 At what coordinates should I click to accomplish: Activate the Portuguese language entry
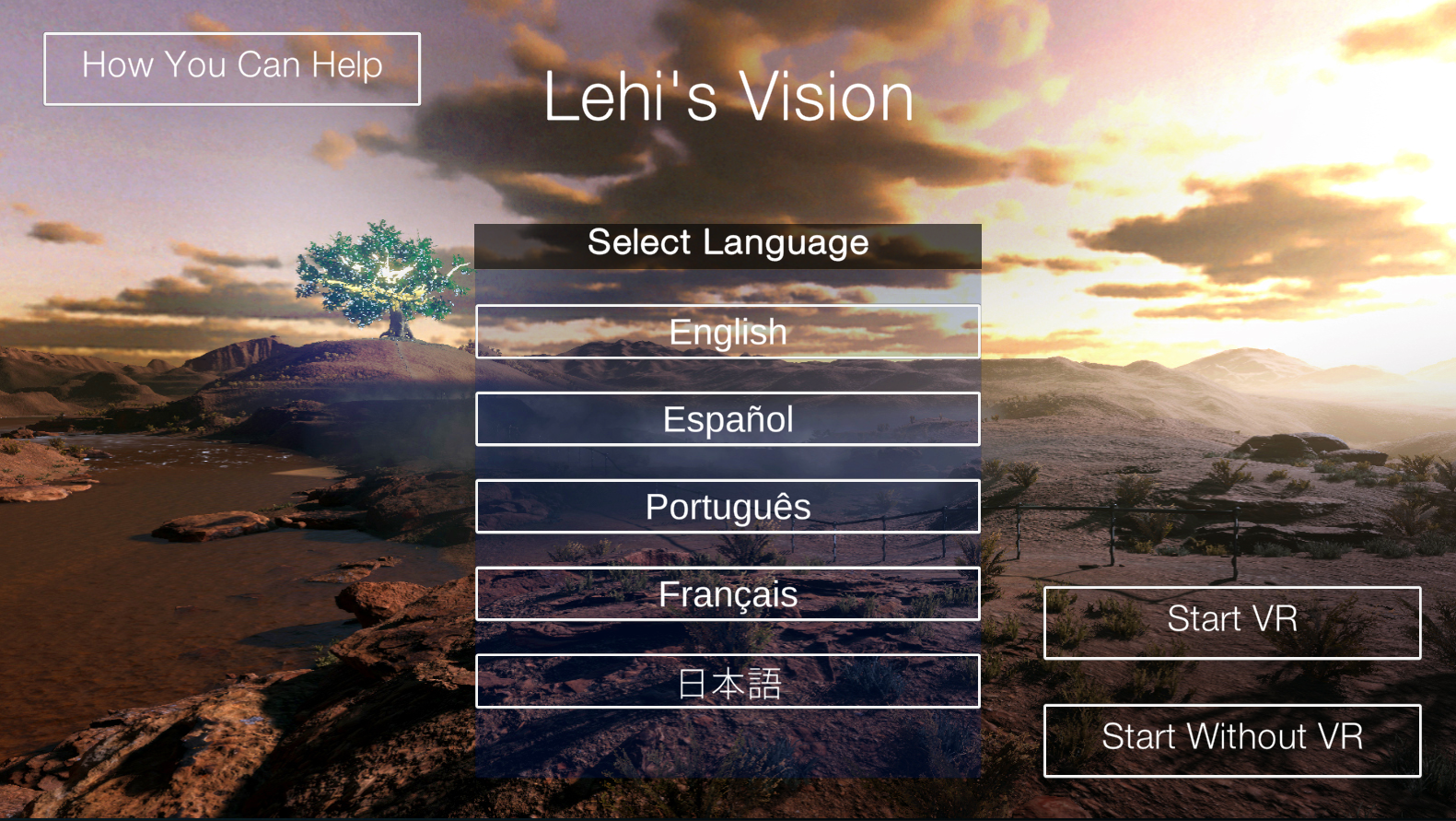click(x=728, y=506)
